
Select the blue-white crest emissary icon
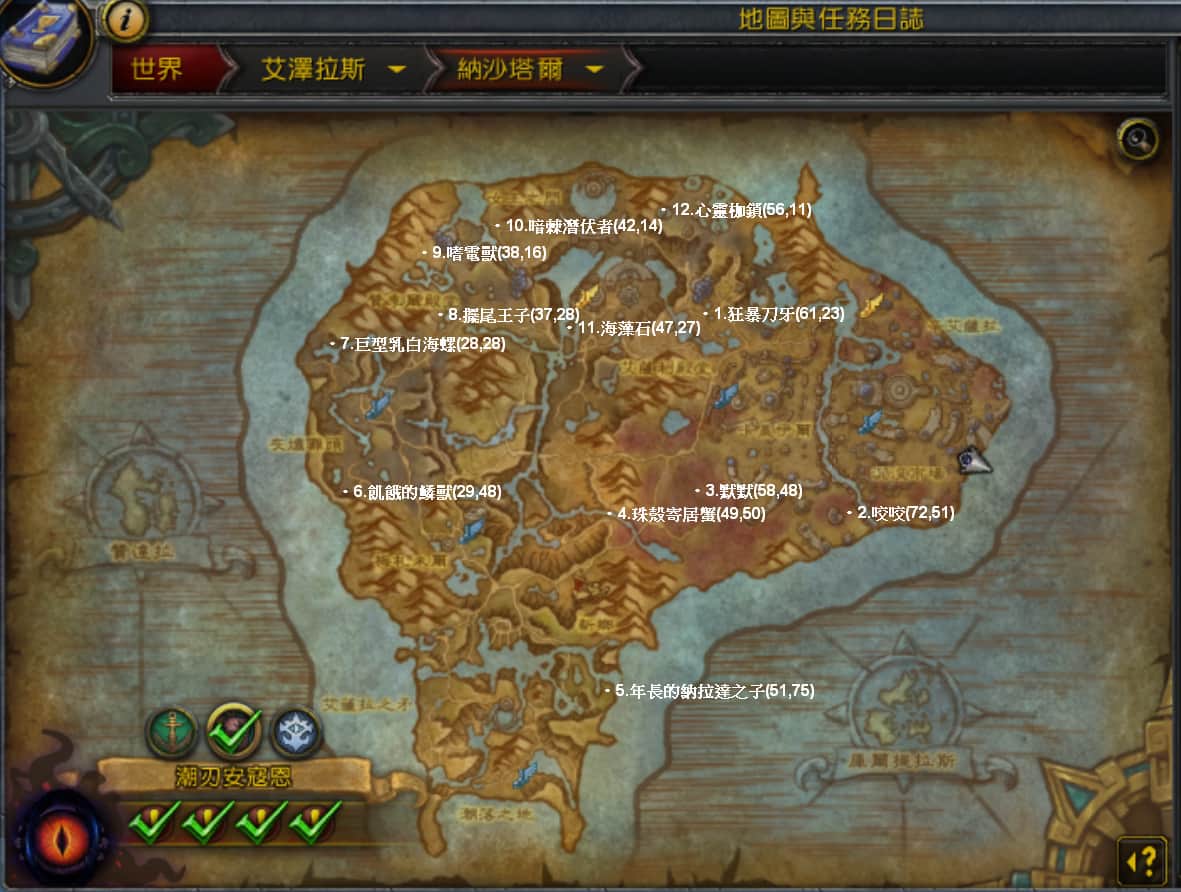(295, 733)
